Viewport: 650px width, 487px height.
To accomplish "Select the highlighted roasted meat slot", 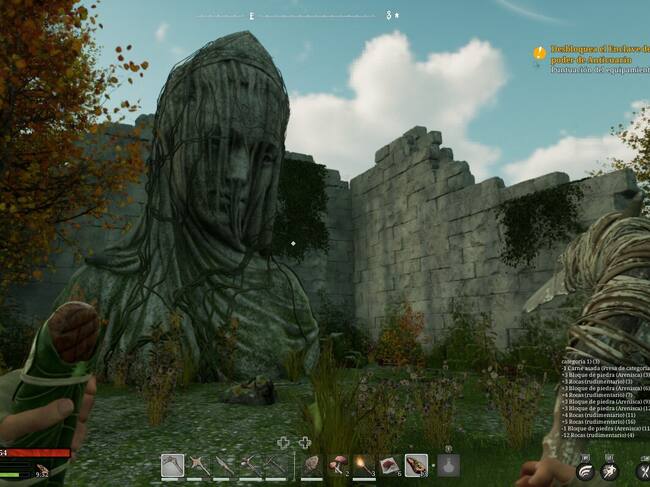I will tap(416, 465).
